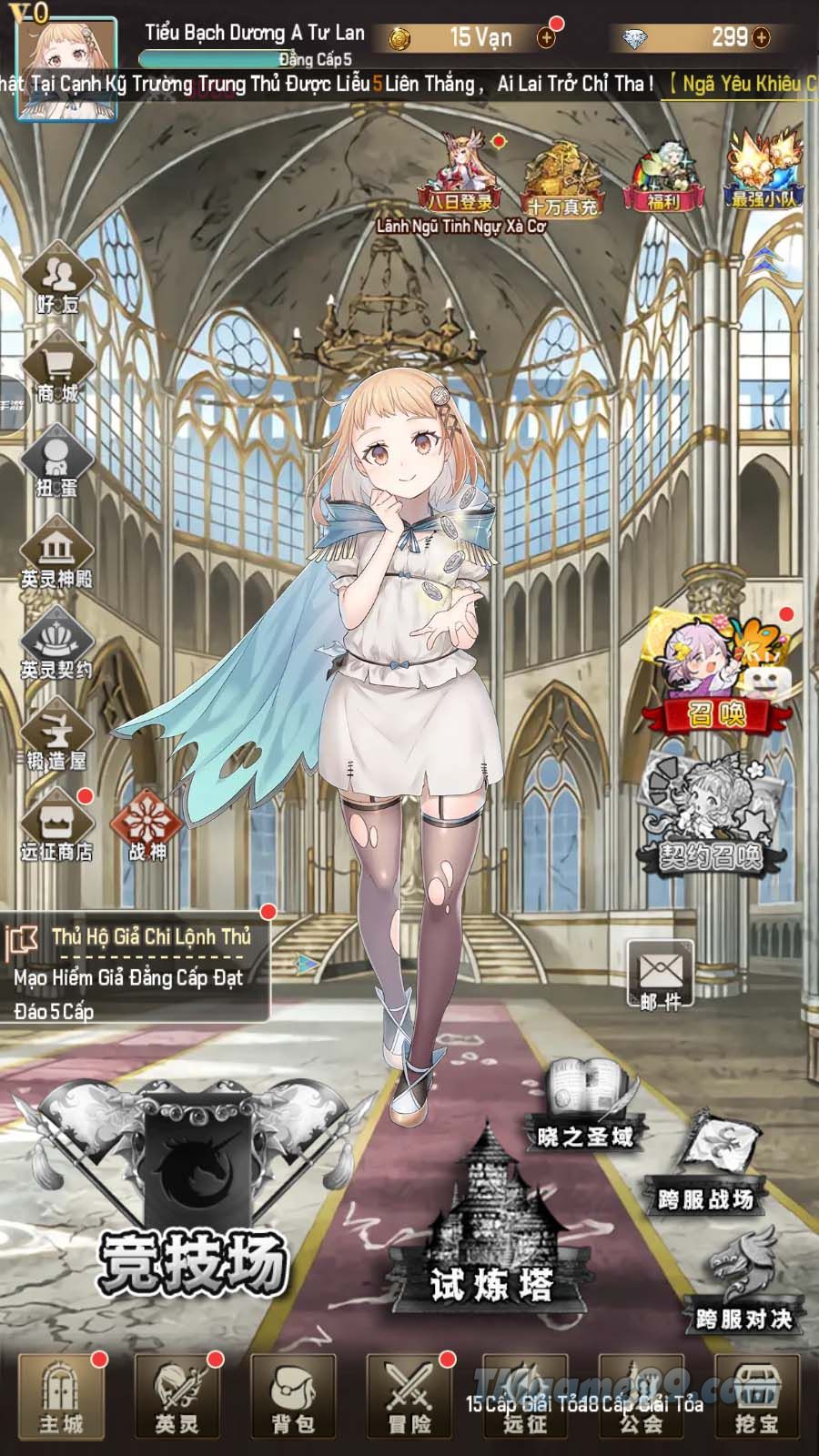819x1456 pixels.
Task: Open the 邮件 mailbox
Action: click(661, 976)
